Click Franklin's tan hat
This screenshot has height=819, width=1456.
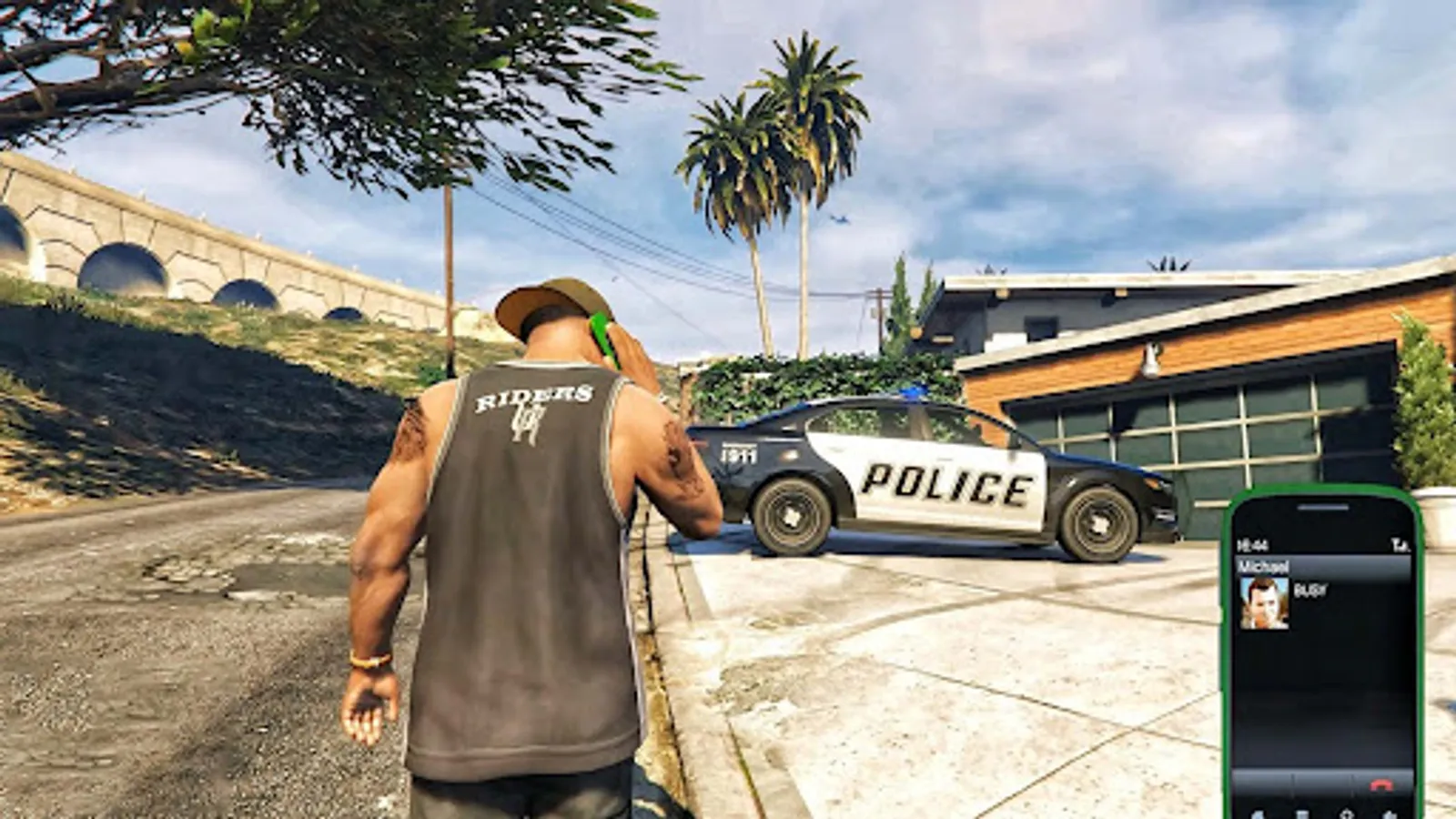tap(551, 300)
